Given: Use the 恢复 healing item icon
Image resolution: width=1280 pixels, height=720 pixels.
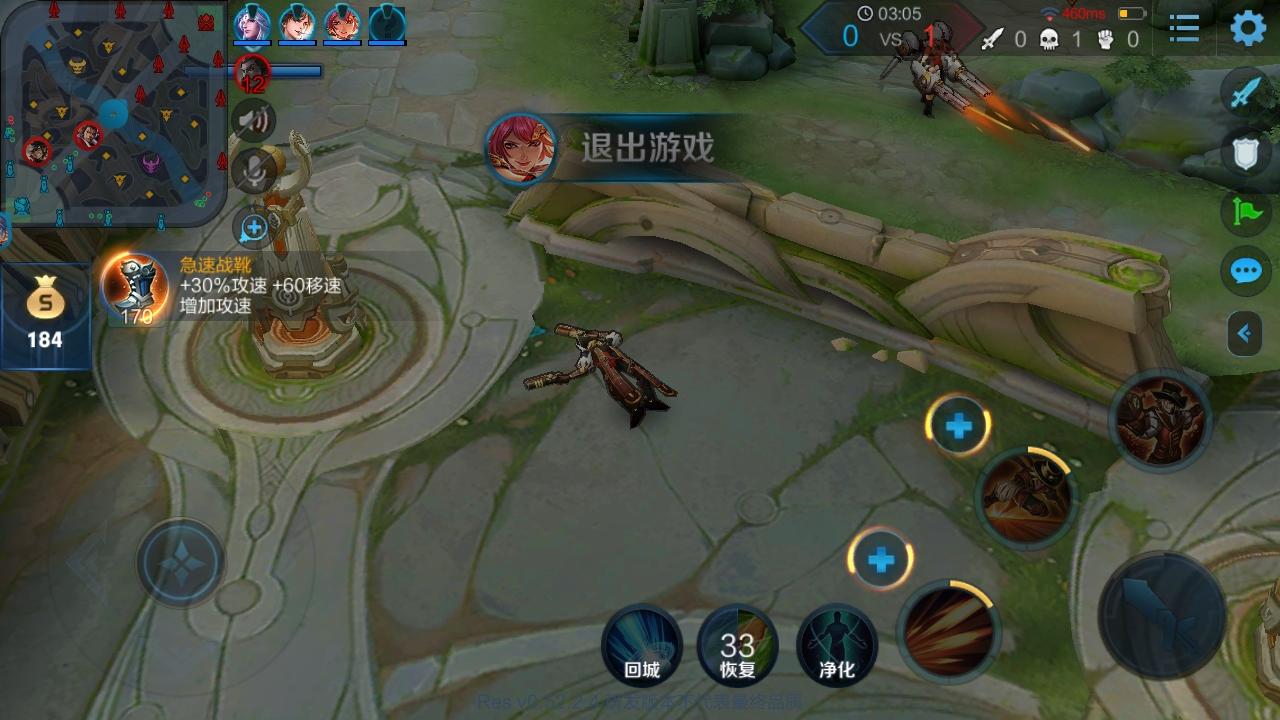Looking at the screenshot, I should [738, 646].
